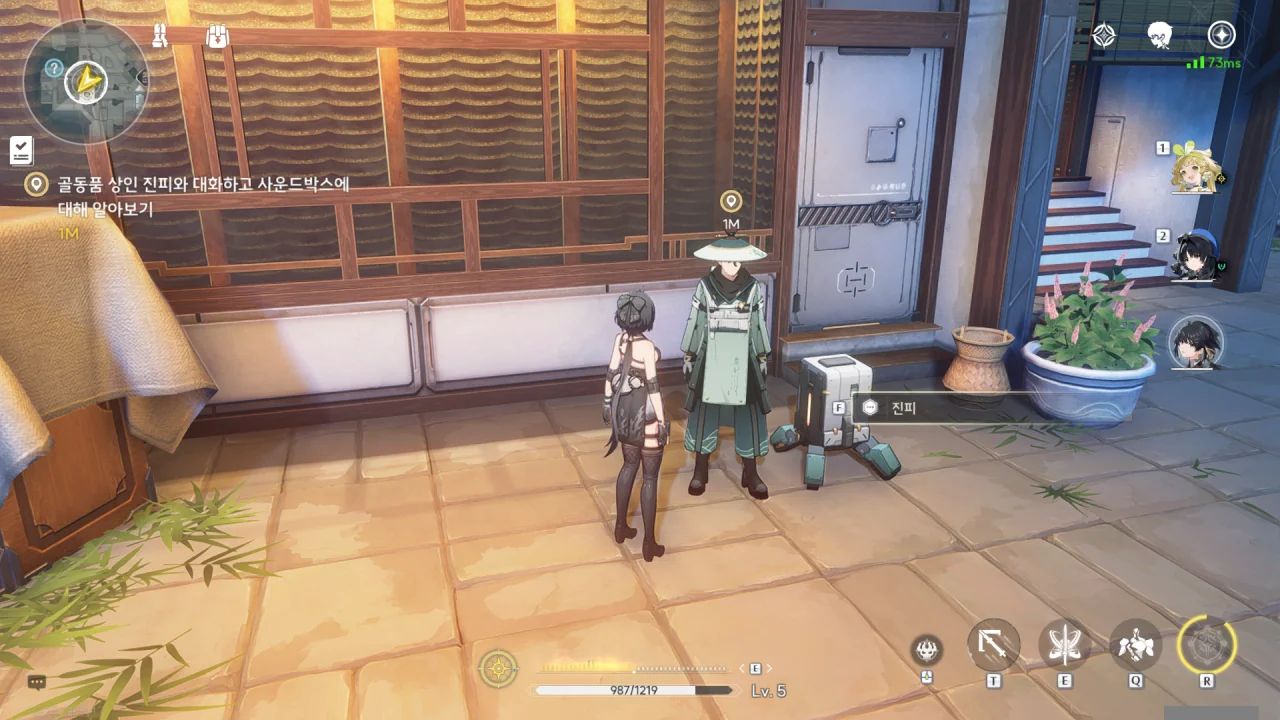
Task: Open the character head silhouette menu
Action: (1160, 36)
